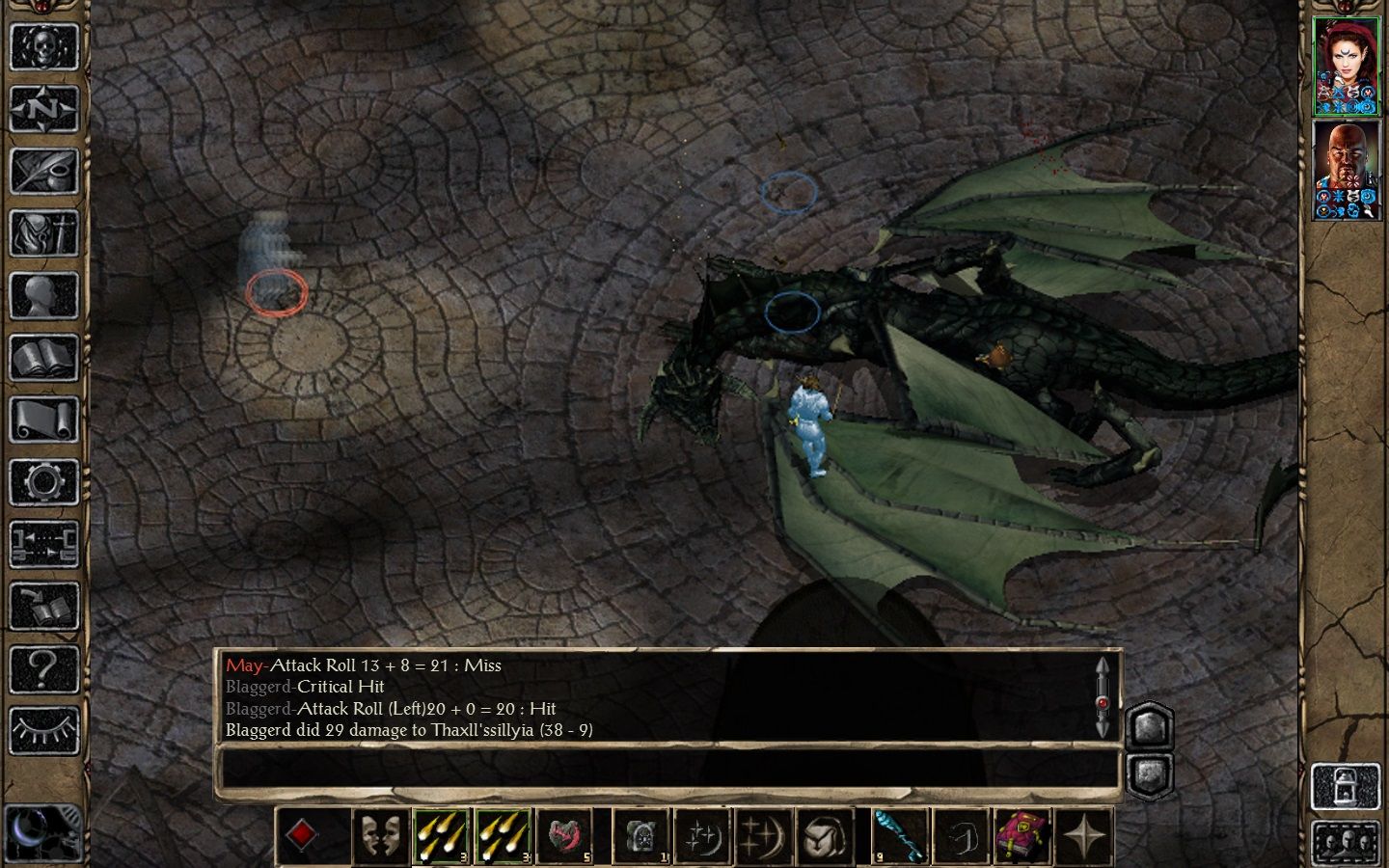Click the four-pointed star action button

(x=1084, y=835)
